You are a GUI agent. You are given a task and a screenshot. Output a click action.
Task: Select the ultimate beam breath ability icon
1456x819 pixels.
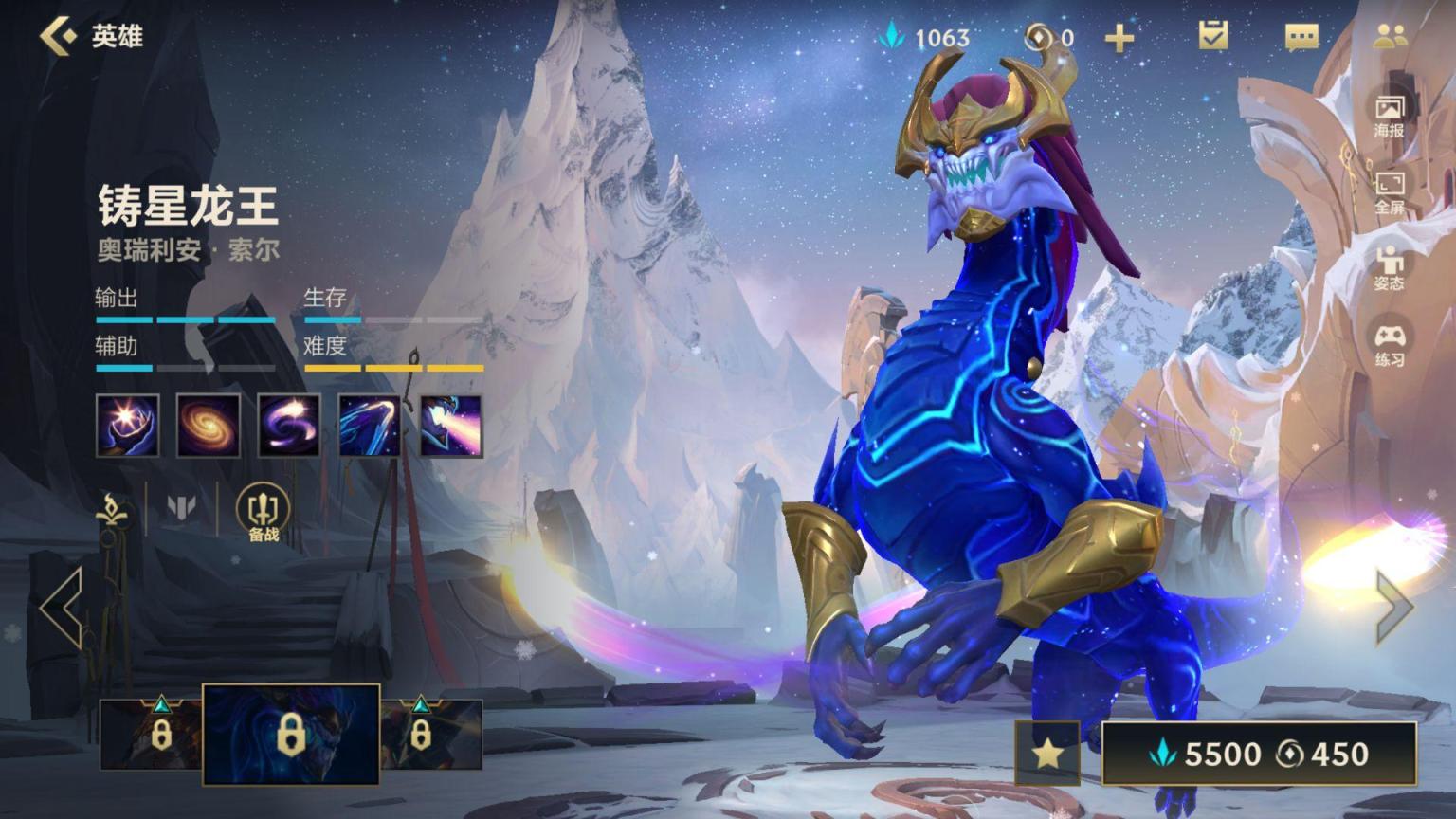coord(451,426)
